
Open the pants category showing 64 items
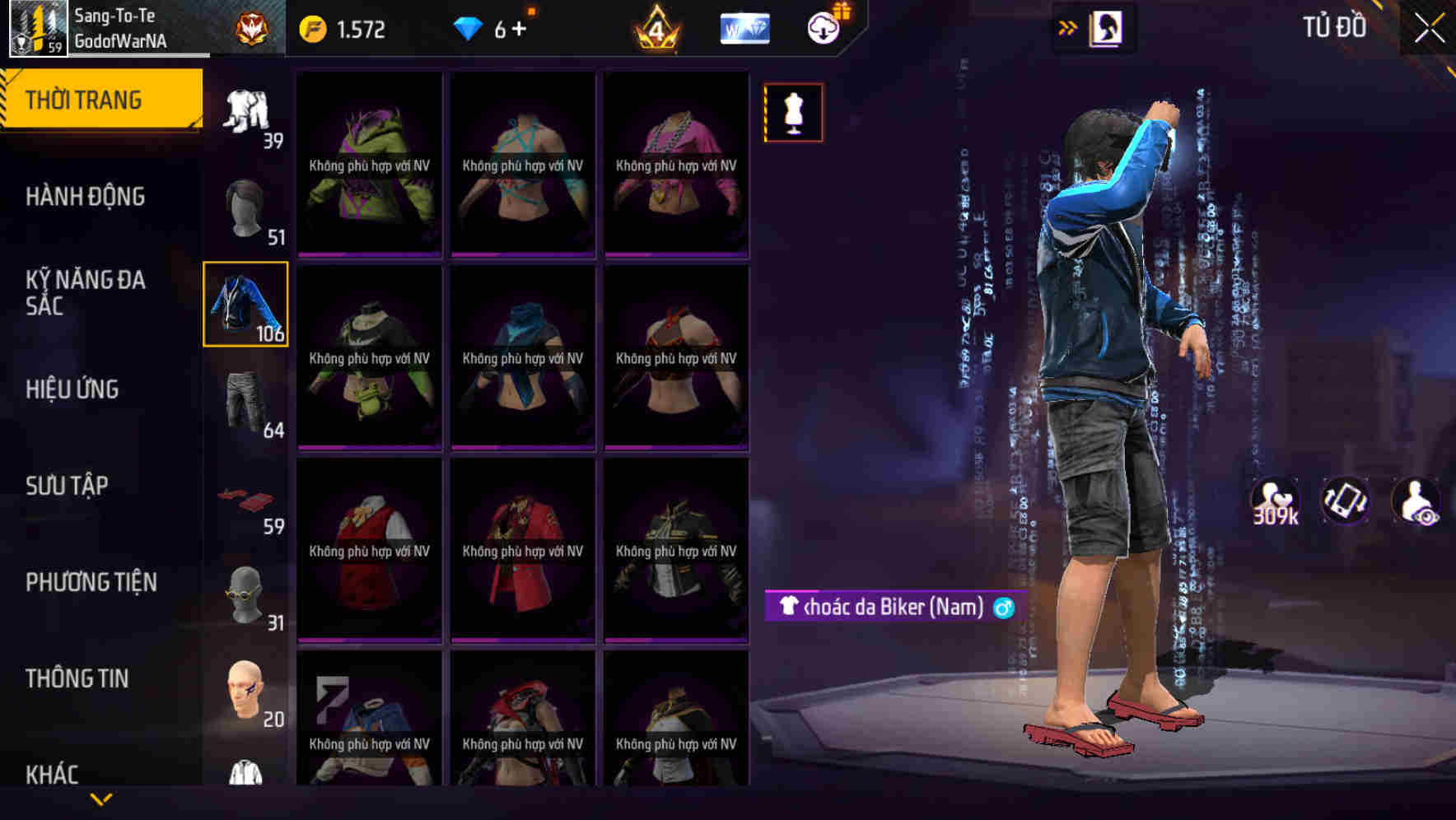point(245,403)
